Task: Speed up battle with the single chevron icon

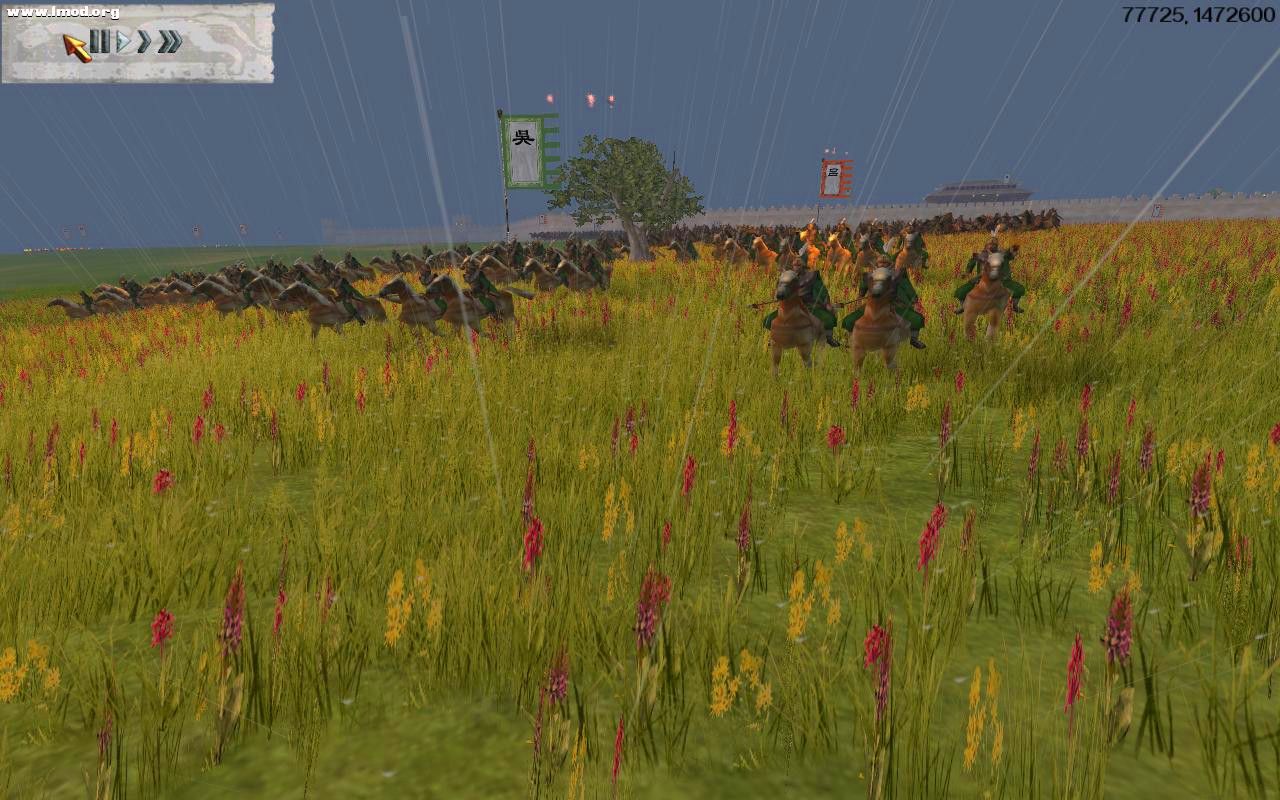Action: [x=144, y=42]
